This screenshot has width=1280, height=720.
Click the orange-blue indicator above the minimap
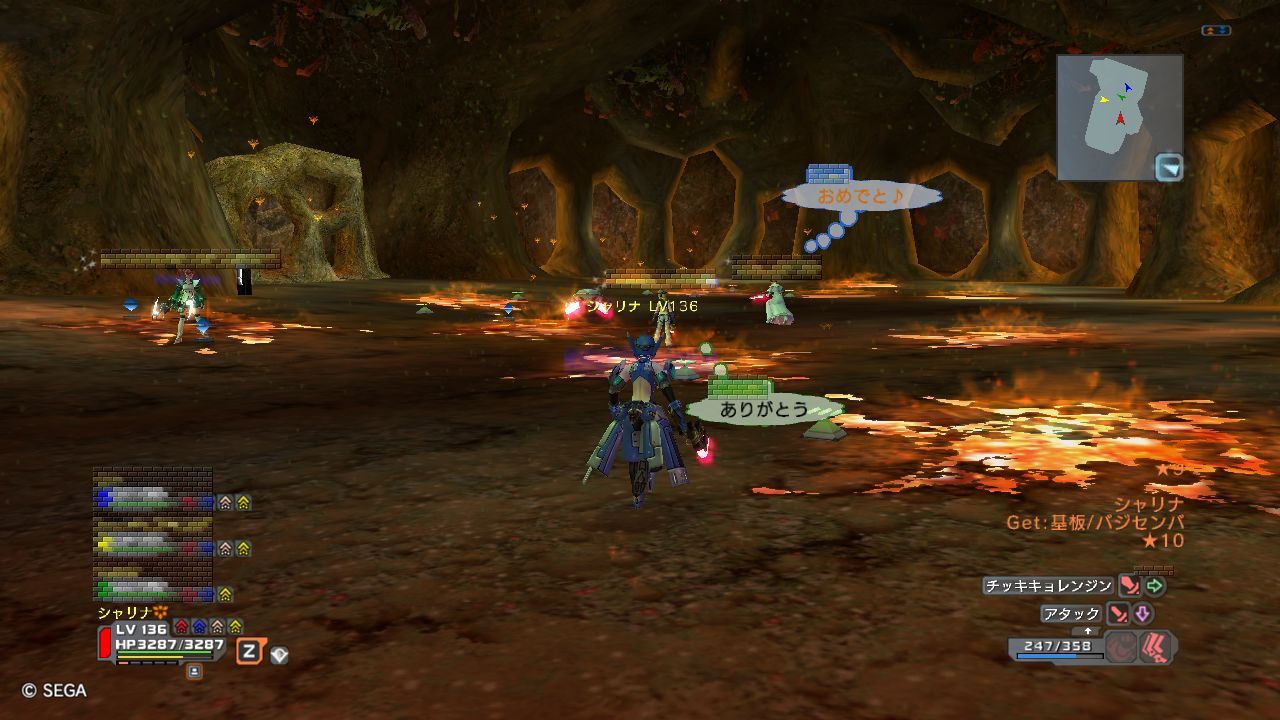1216,31
